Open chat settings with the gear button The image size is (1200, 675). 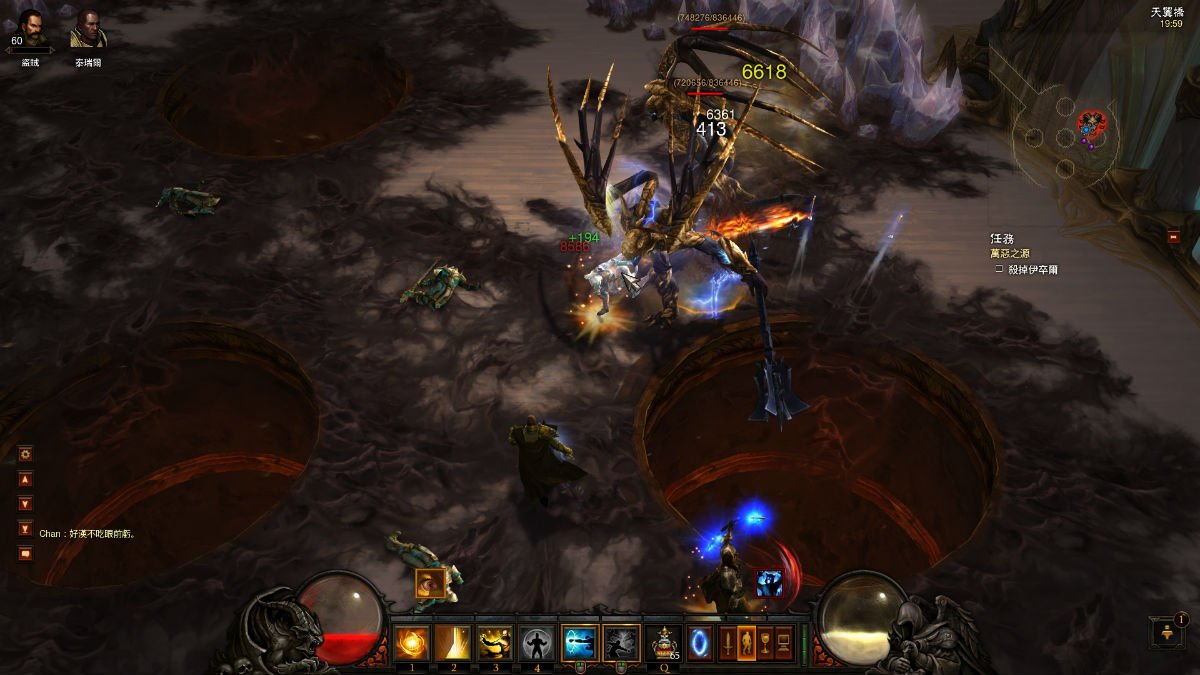point(26,454)
